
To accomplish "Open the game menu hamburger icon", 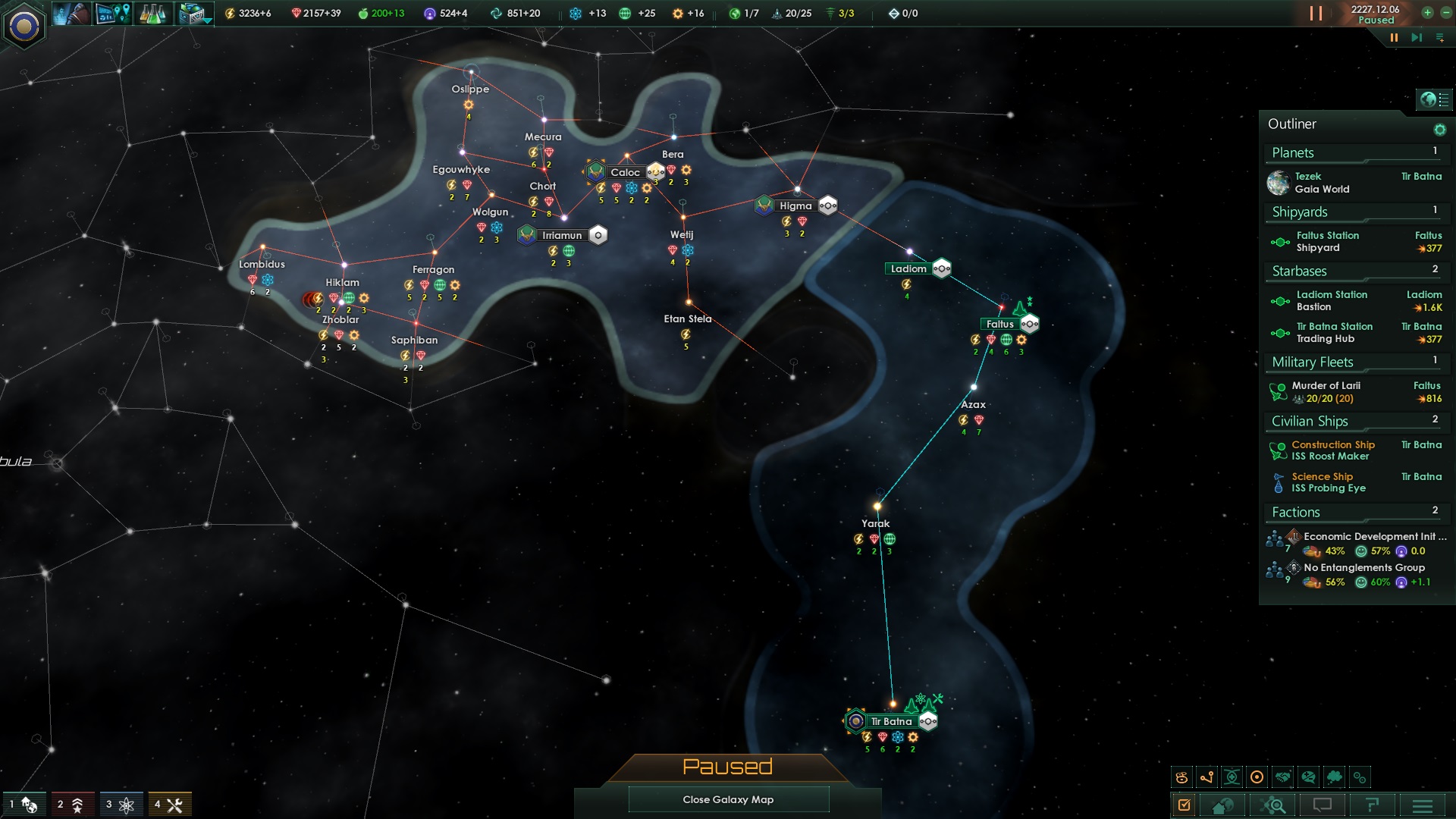I will 1423,805.
